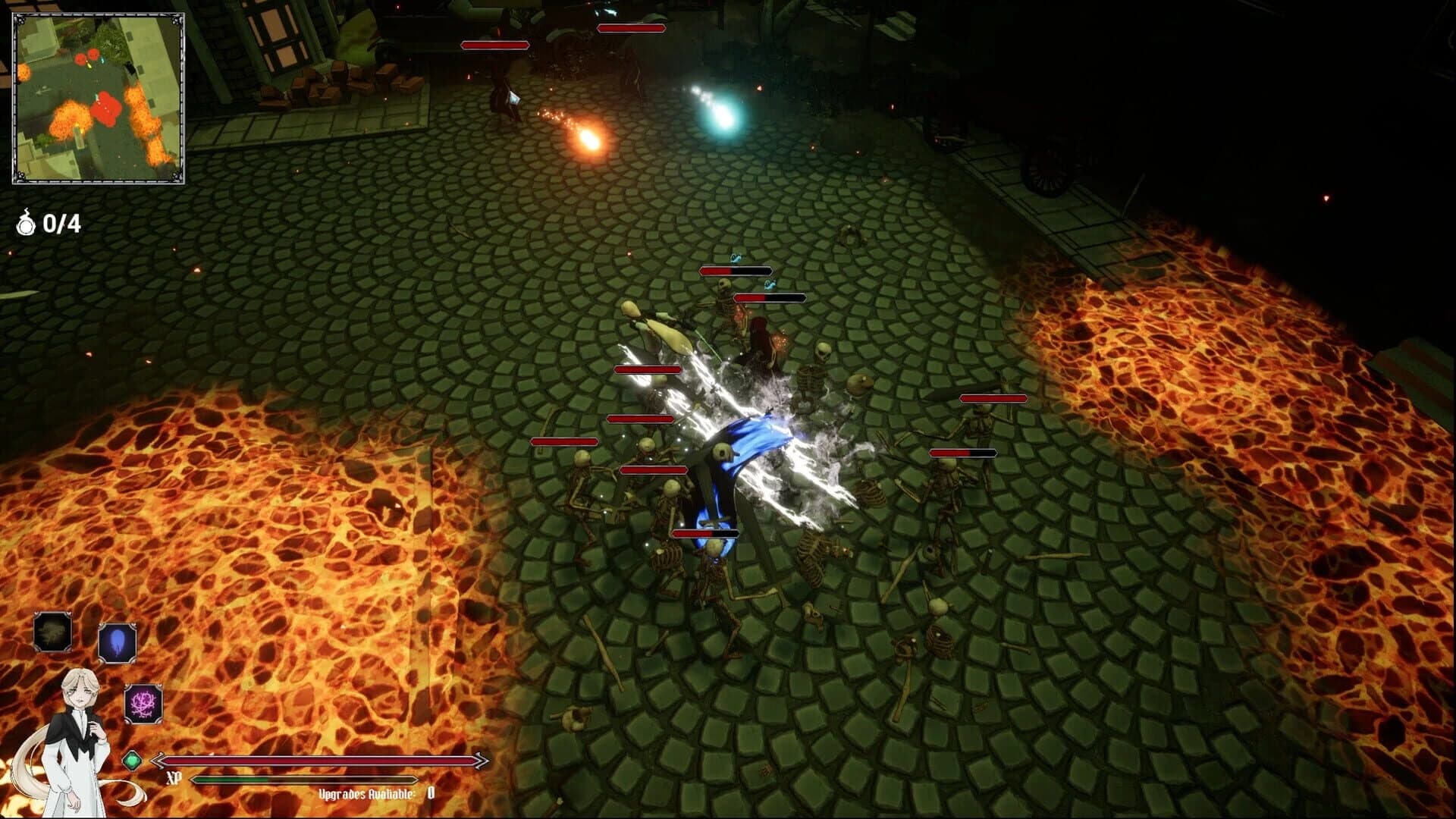Click the XP label near the experience bar
The width and height of the screenshot is (1456, 819).
point(173,778)
